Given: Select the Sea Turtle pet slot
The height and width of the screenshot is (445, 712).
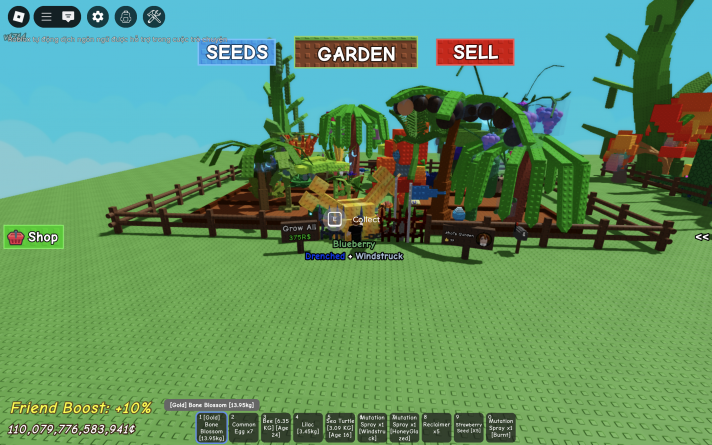Looking at the screenshot, I should (340, 428).
